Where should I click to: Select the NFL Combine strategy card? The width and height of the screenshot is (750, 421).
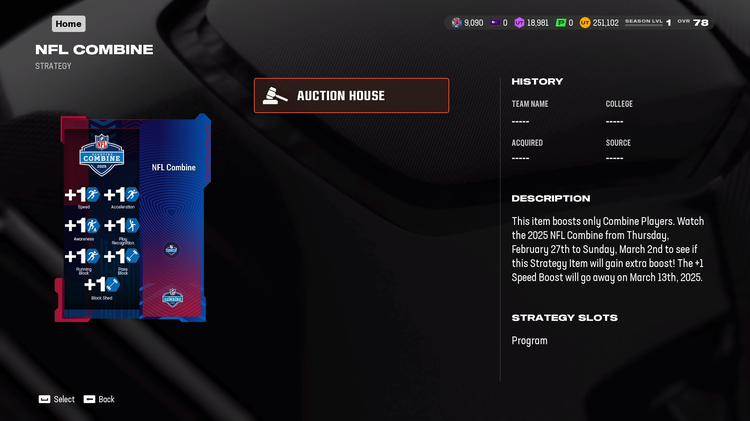point(133,219)
